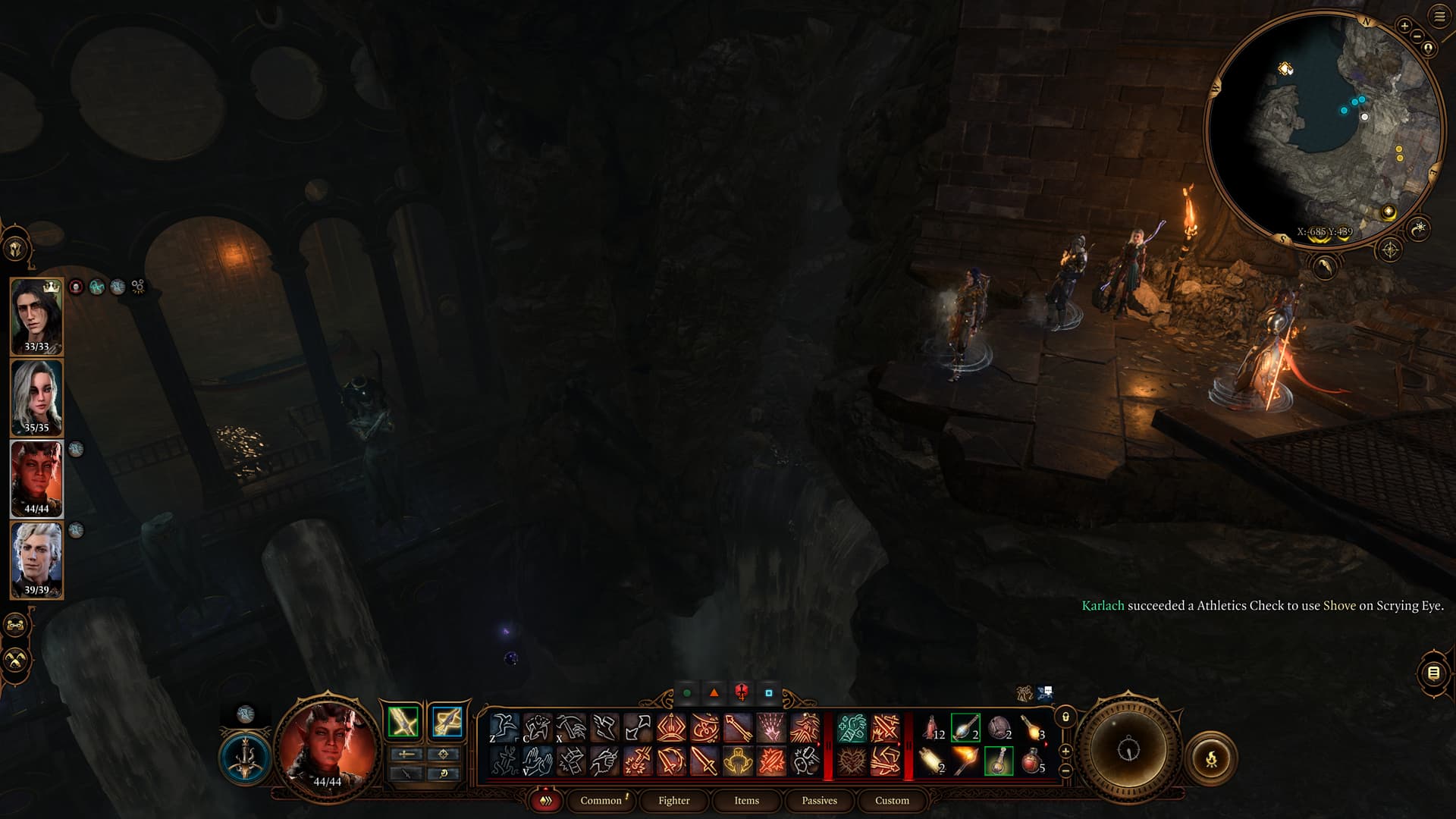Select the Custom hotbar tab
The width and height of the screenshot is (1456, 819).
pos(892,800)
